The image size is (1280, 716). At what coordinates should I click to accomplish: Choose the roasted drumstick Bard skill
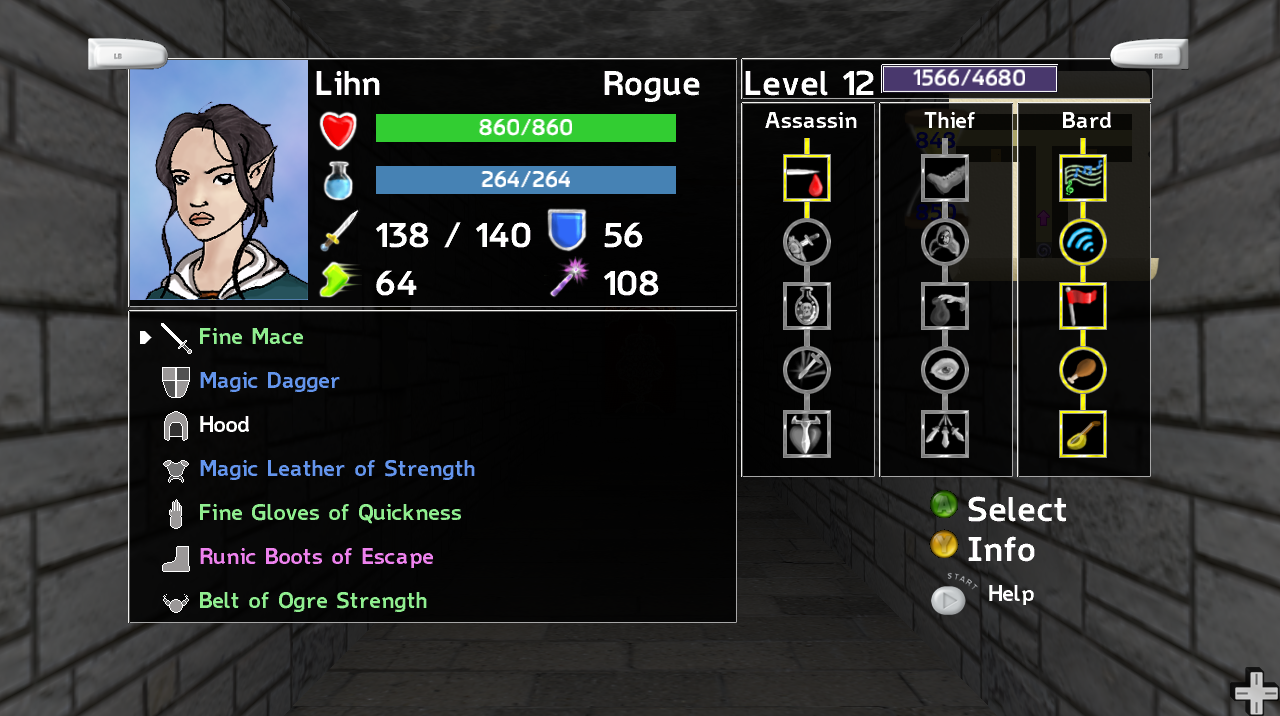pyautogui.click(x=1083, y=370)
